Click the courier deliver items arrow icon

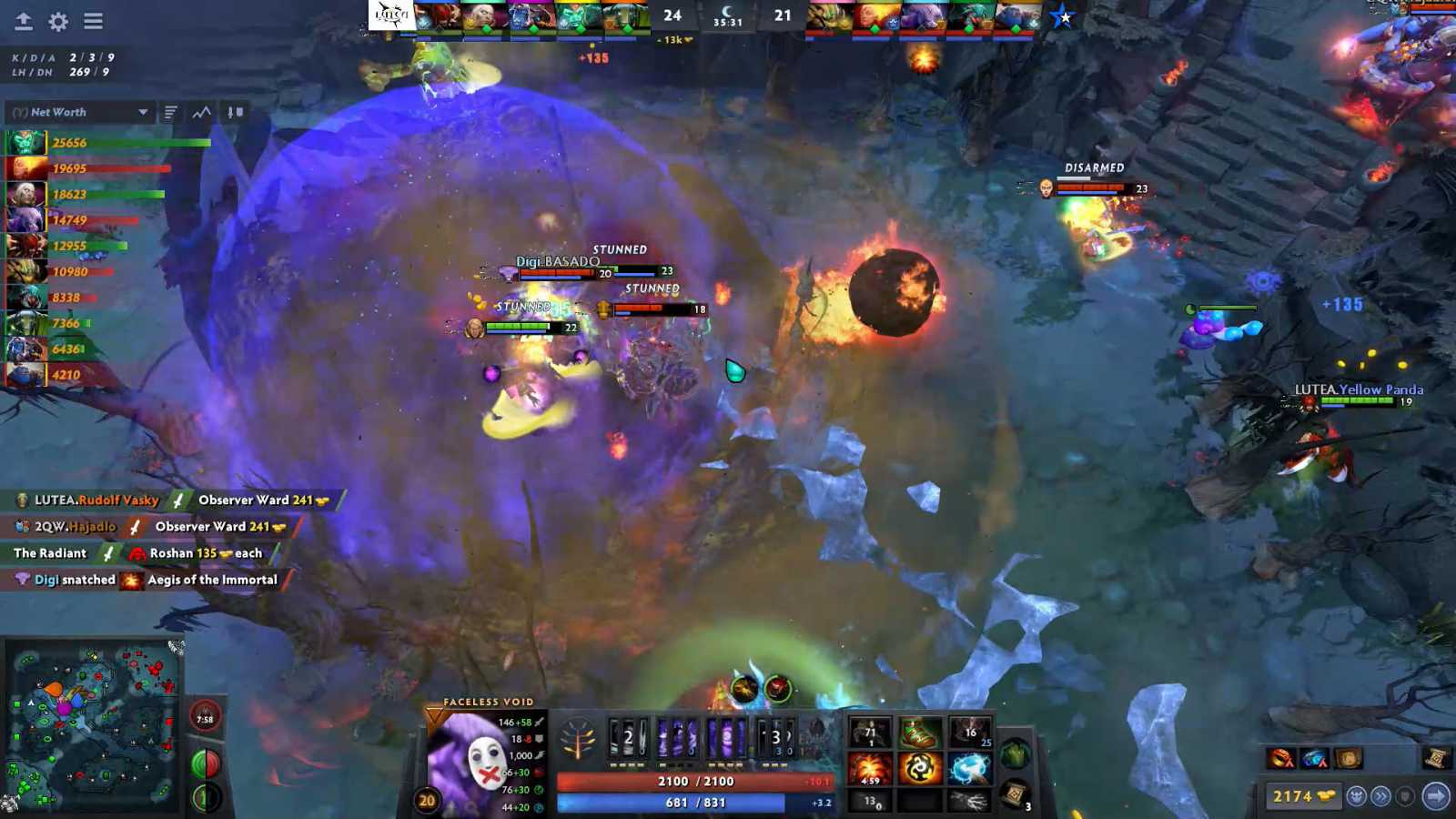[1436, 796]
